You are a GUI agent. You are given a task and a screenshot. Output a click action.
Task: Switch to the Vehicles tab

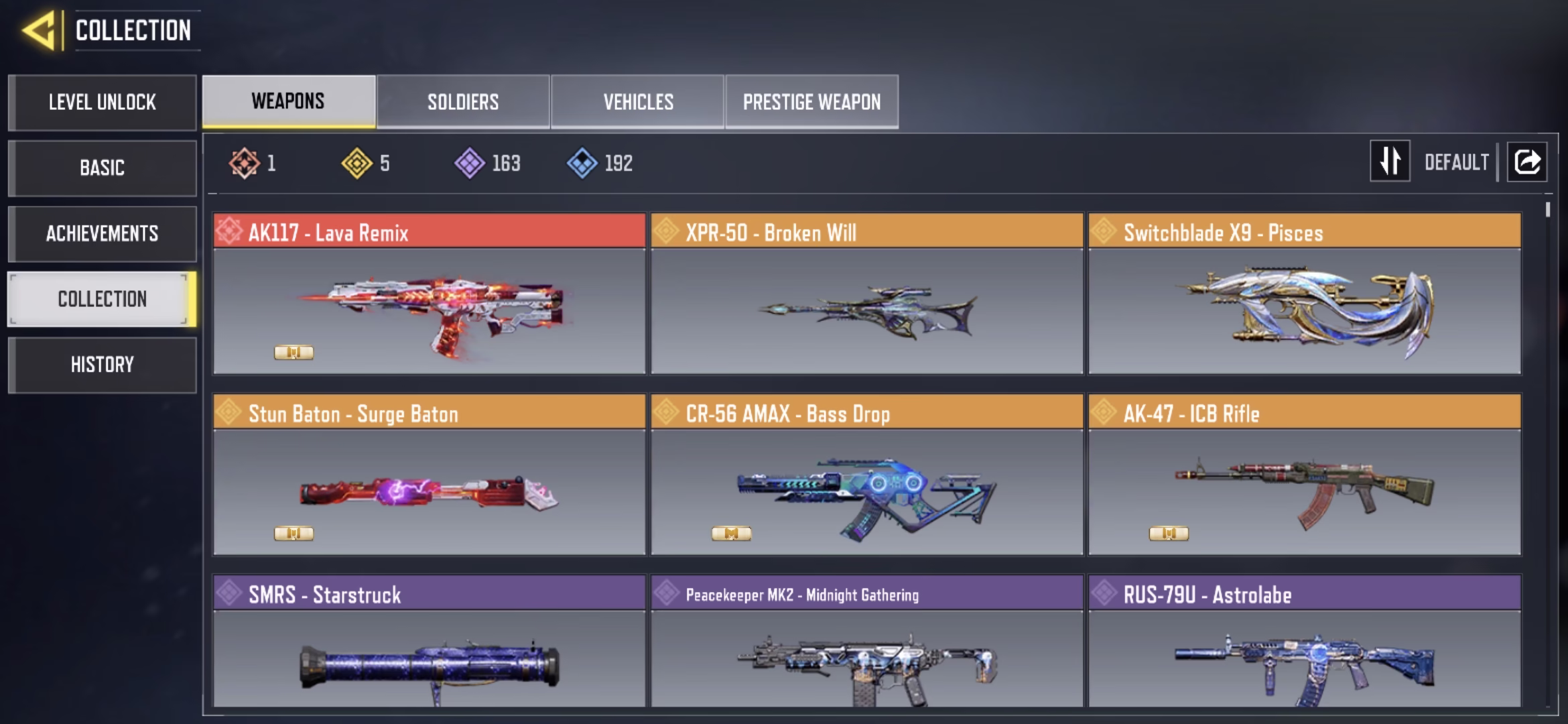tap(638, 102)
